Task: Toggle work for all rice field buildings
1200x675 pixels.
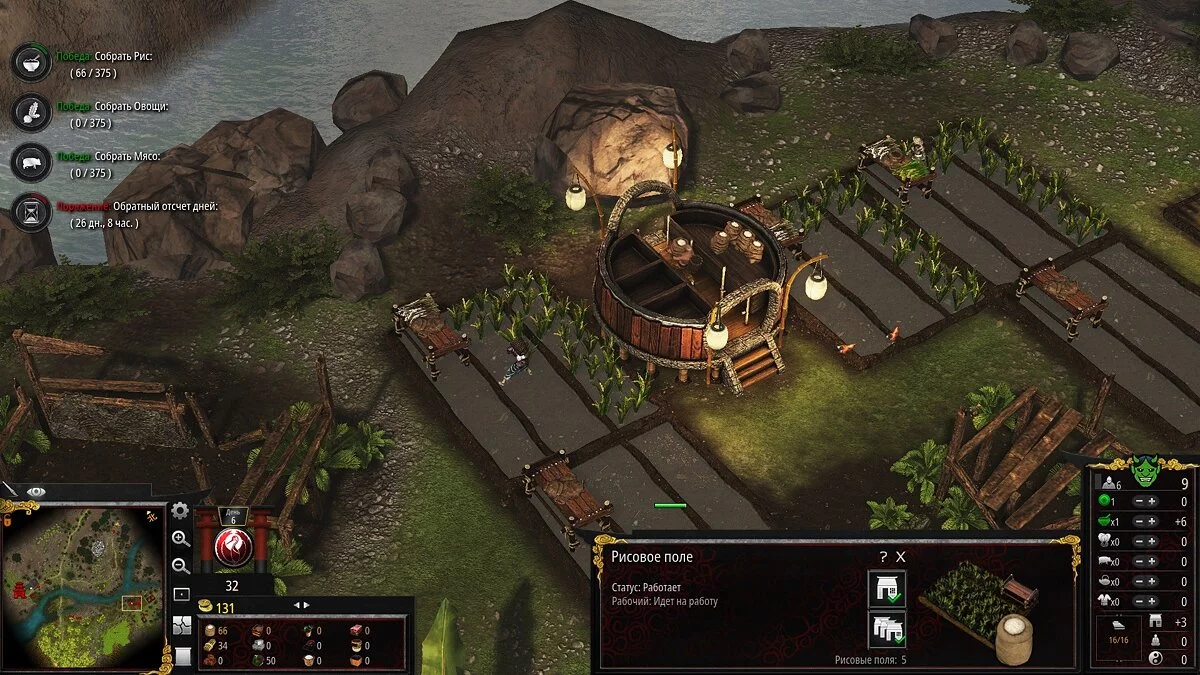Action: 887,629
